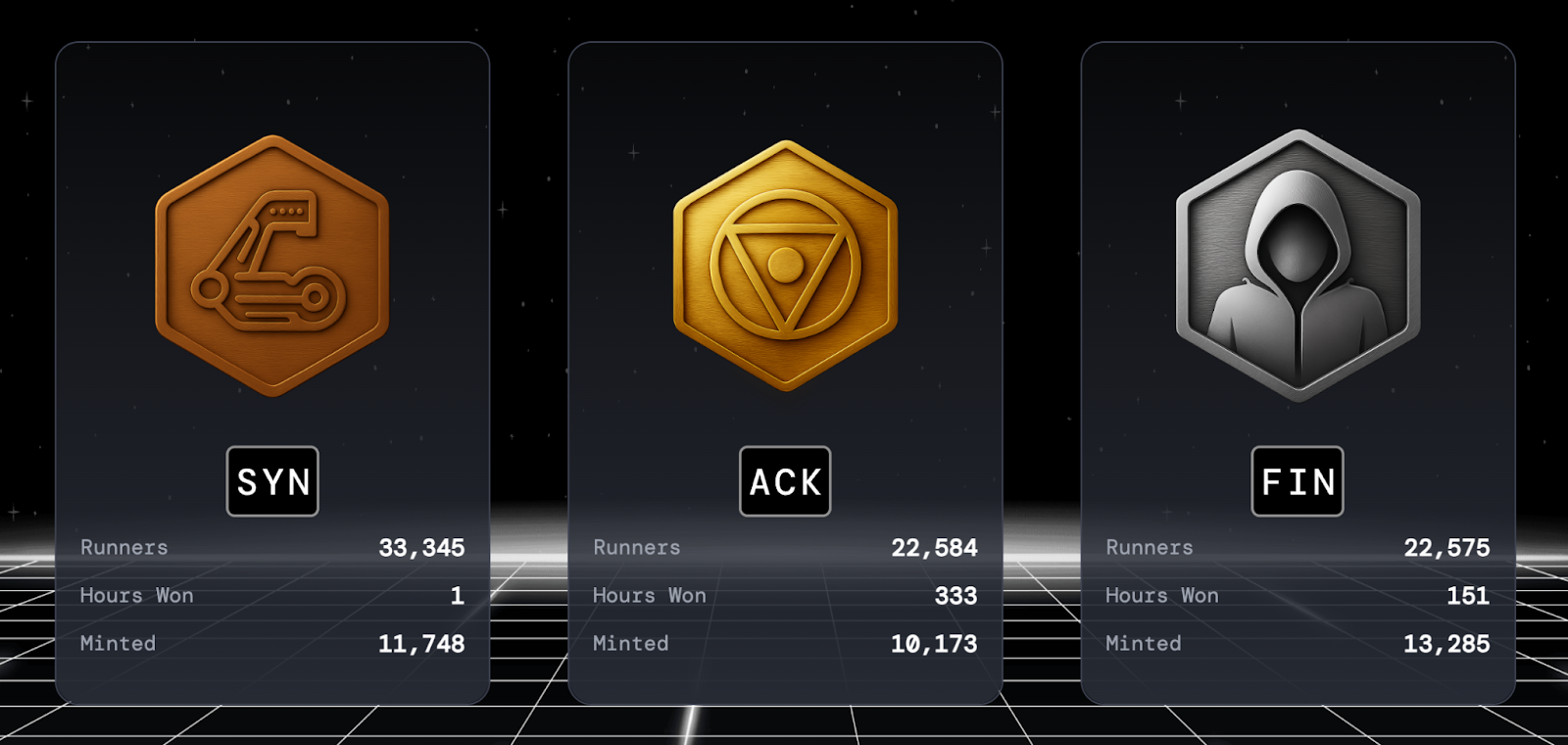1568x745 pixels.
Task: Select the gold triangle-in-circle badge
Action: (785, 266)
